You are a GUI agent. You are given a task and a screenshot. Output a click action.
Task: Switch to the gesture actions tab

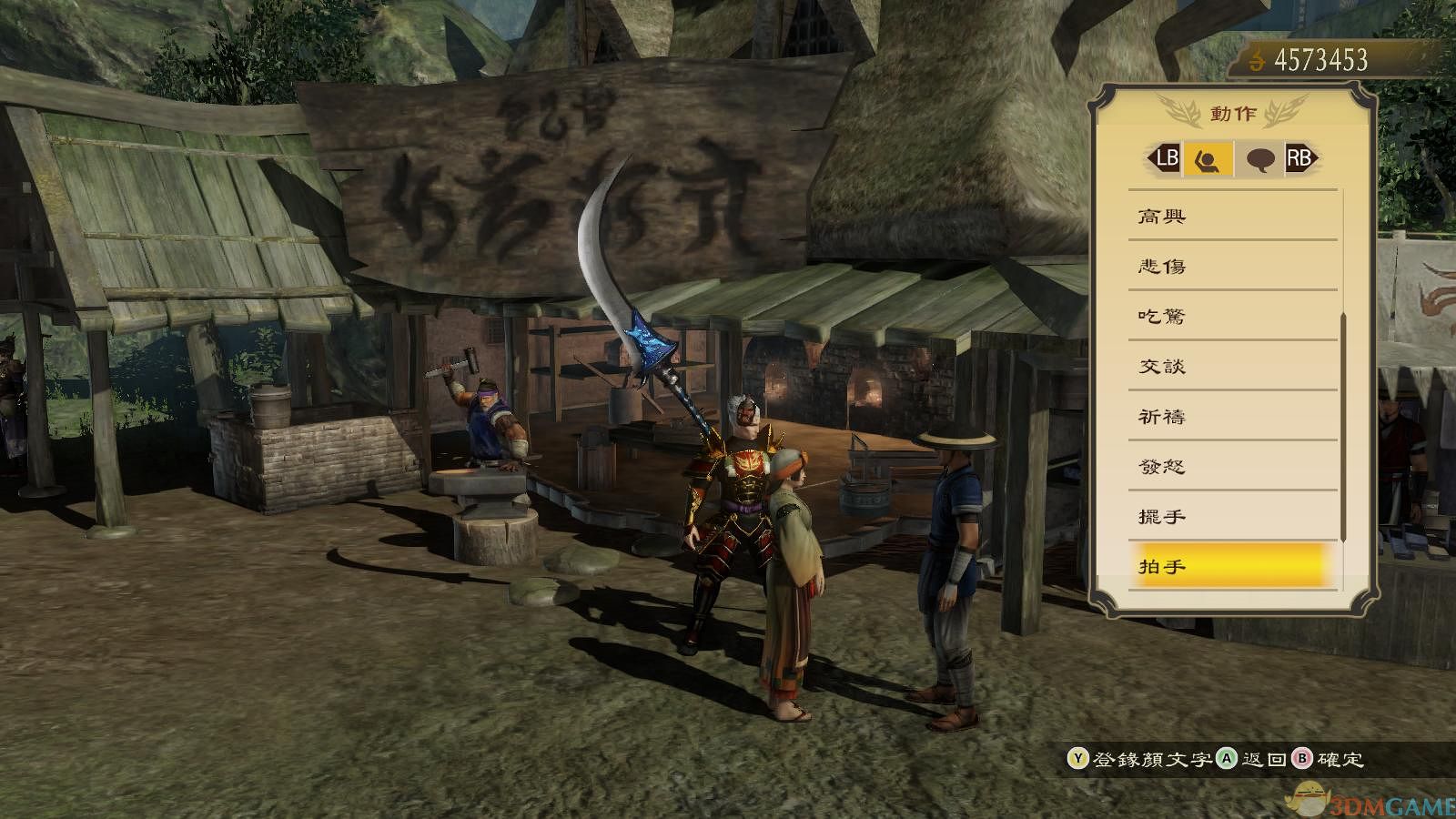coord(1208,159)
